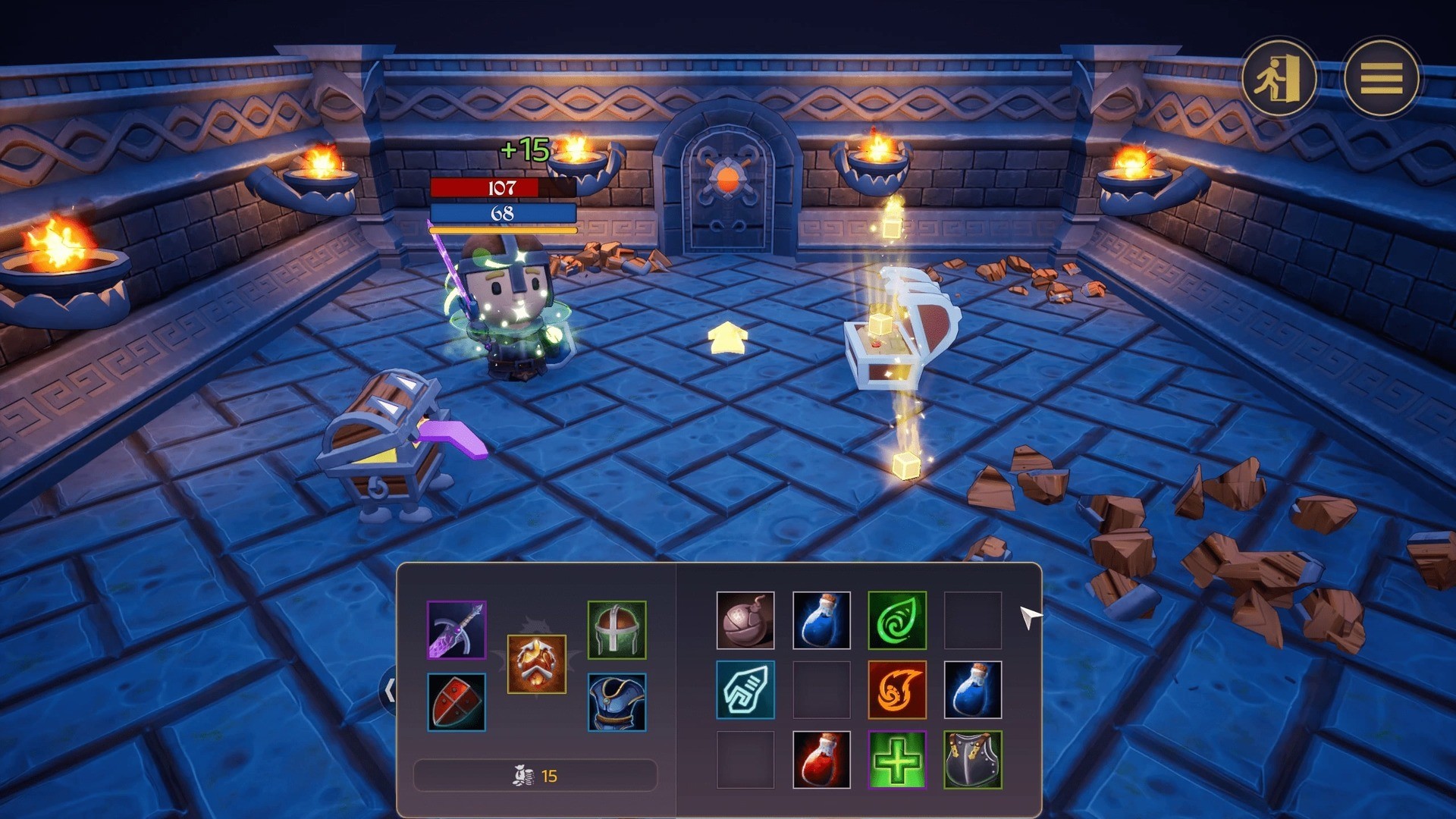
Task: Use the green leaf swirl item
Action: coord(897,620)
